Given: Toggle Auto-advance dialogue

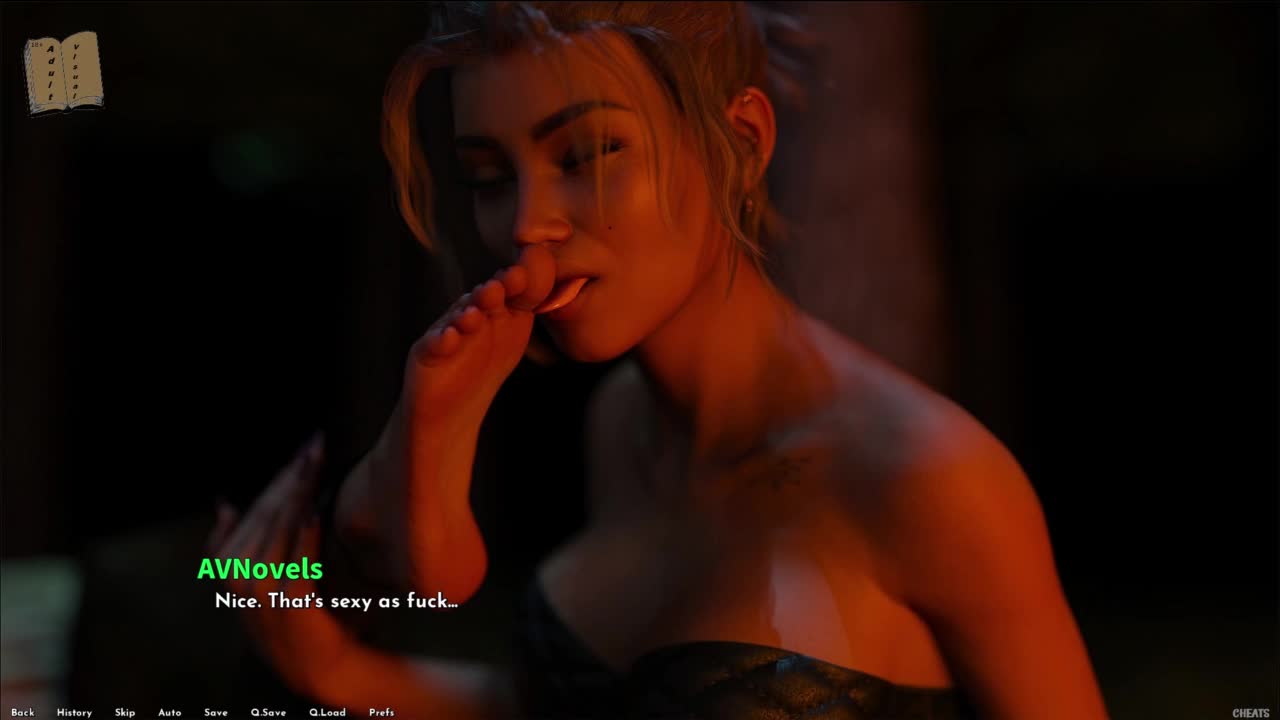Looking at the screenshot, I should click(x=169, y=712).
